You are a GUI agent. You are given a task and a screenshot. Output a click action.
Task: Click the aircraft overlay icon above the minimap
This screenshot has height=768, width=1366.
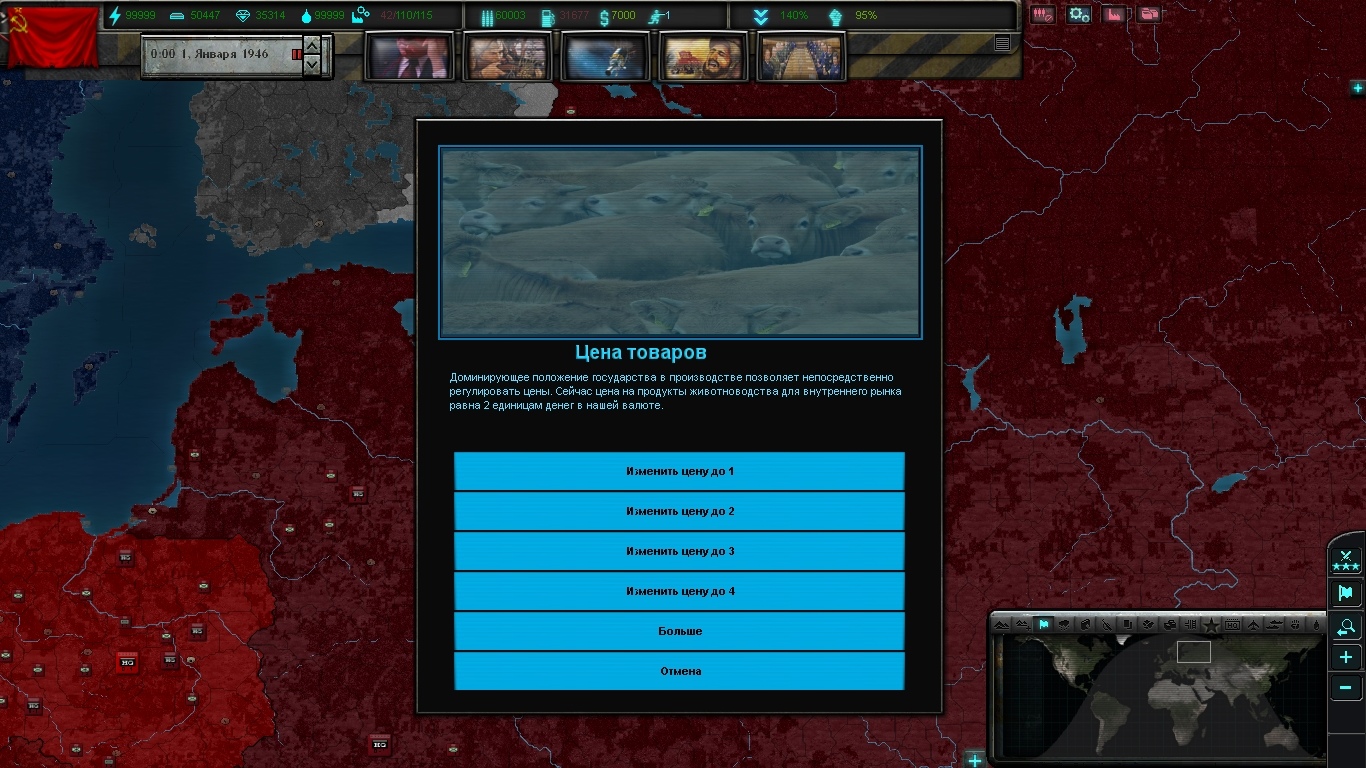click(x=1254, y=626)
